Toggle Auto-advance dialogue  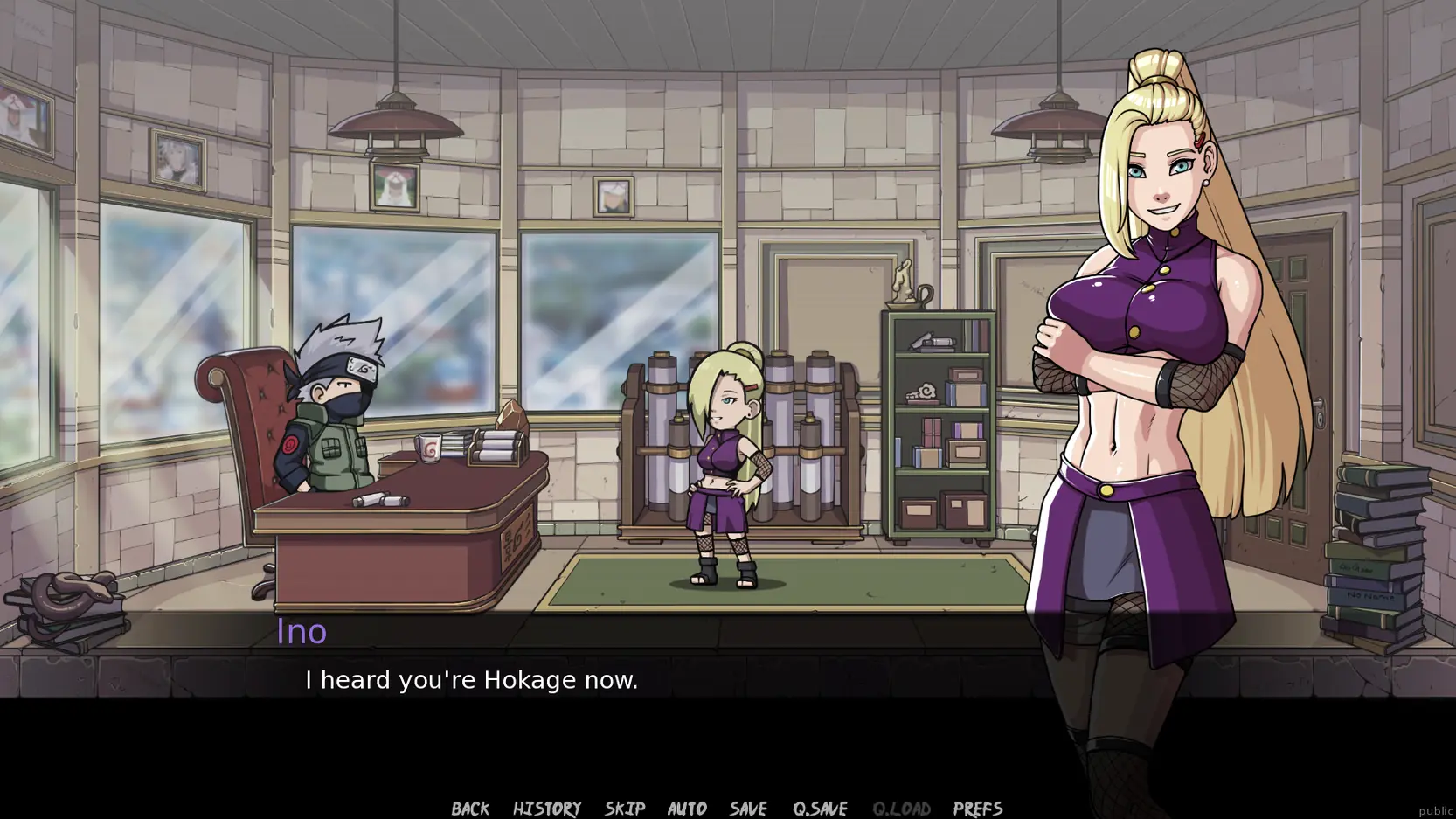(686, 808)
